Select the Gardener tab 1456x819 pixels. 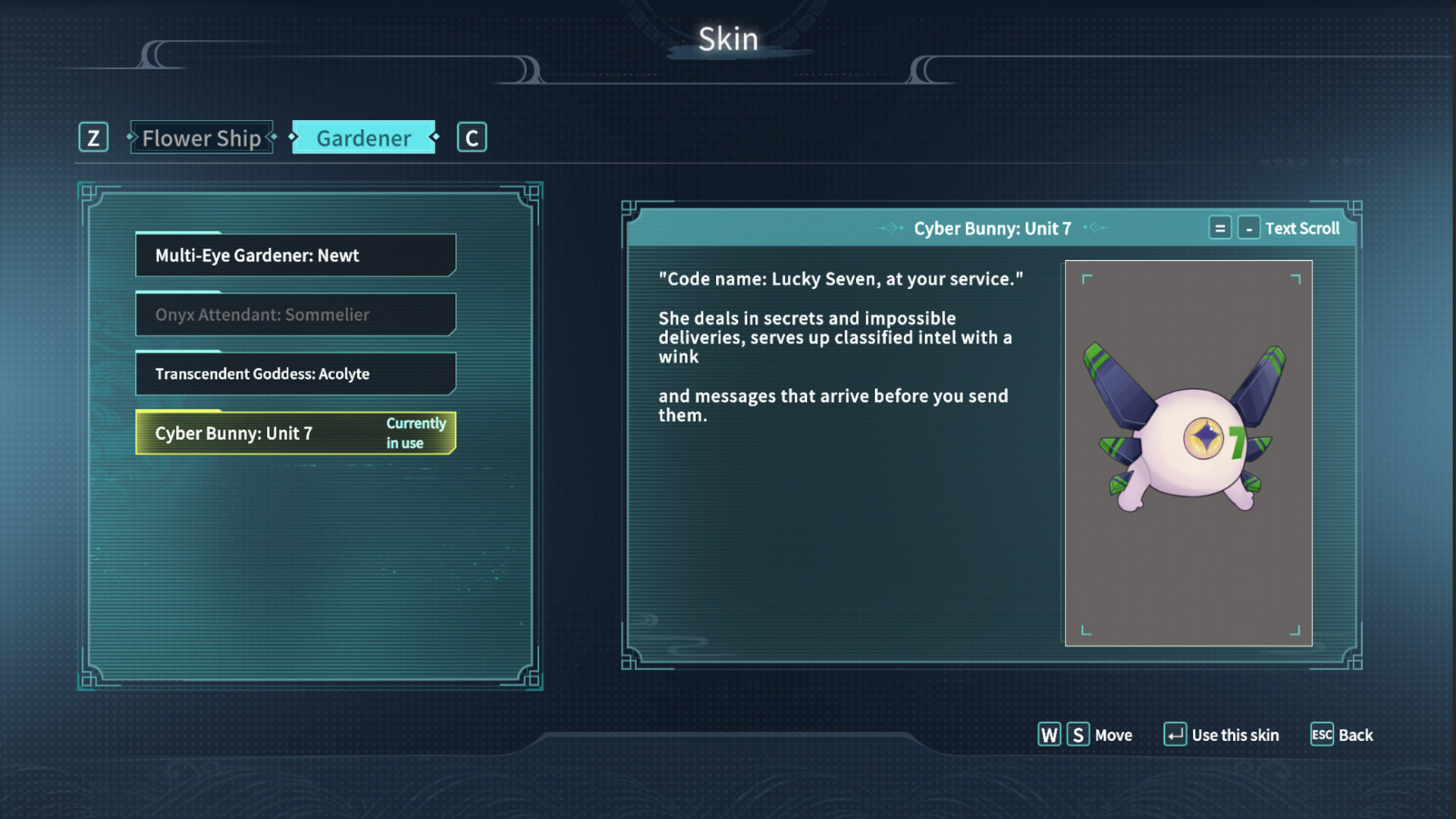364,138
